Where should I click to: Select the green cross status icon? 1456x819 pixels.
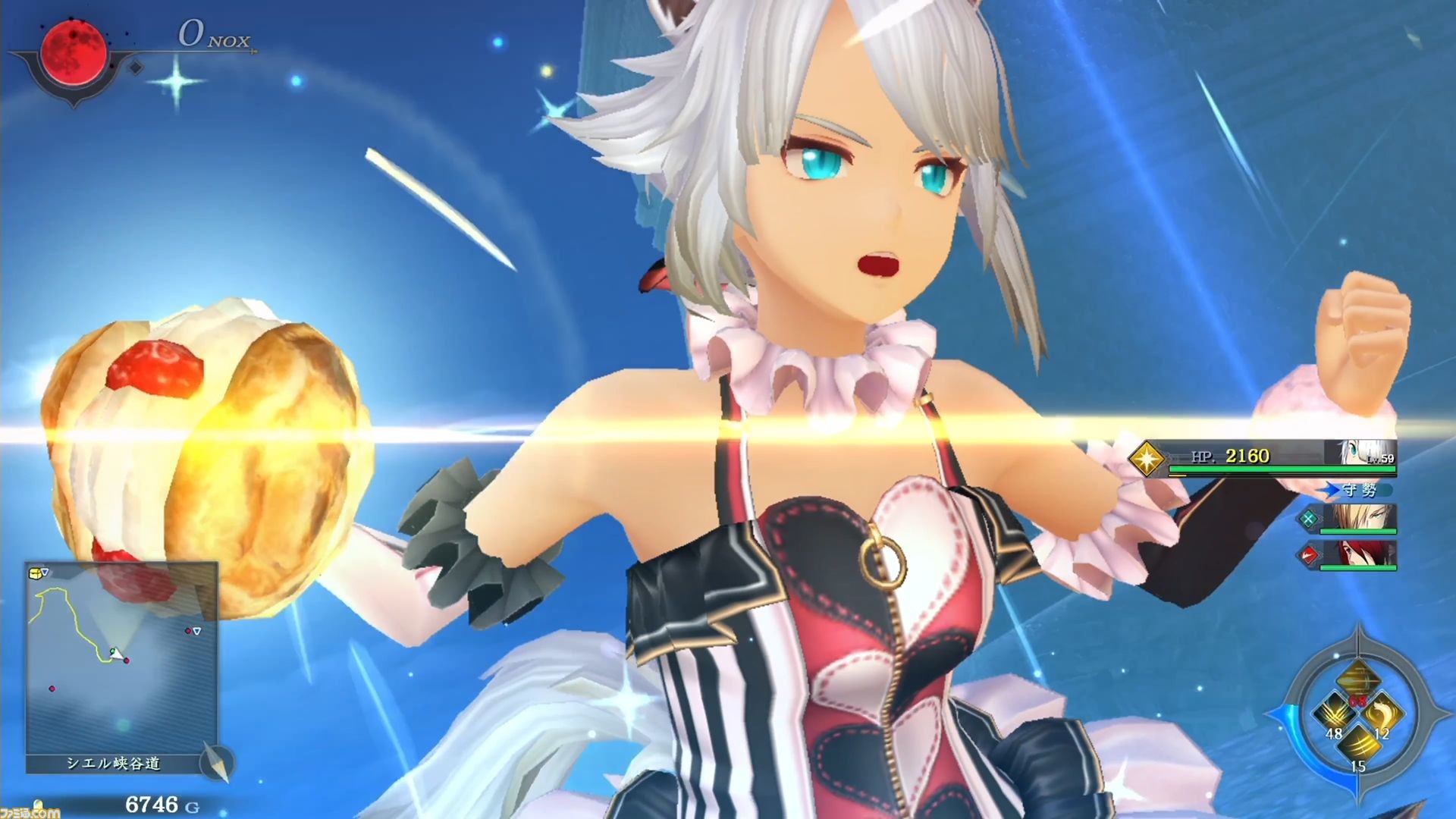(1310, 519)
